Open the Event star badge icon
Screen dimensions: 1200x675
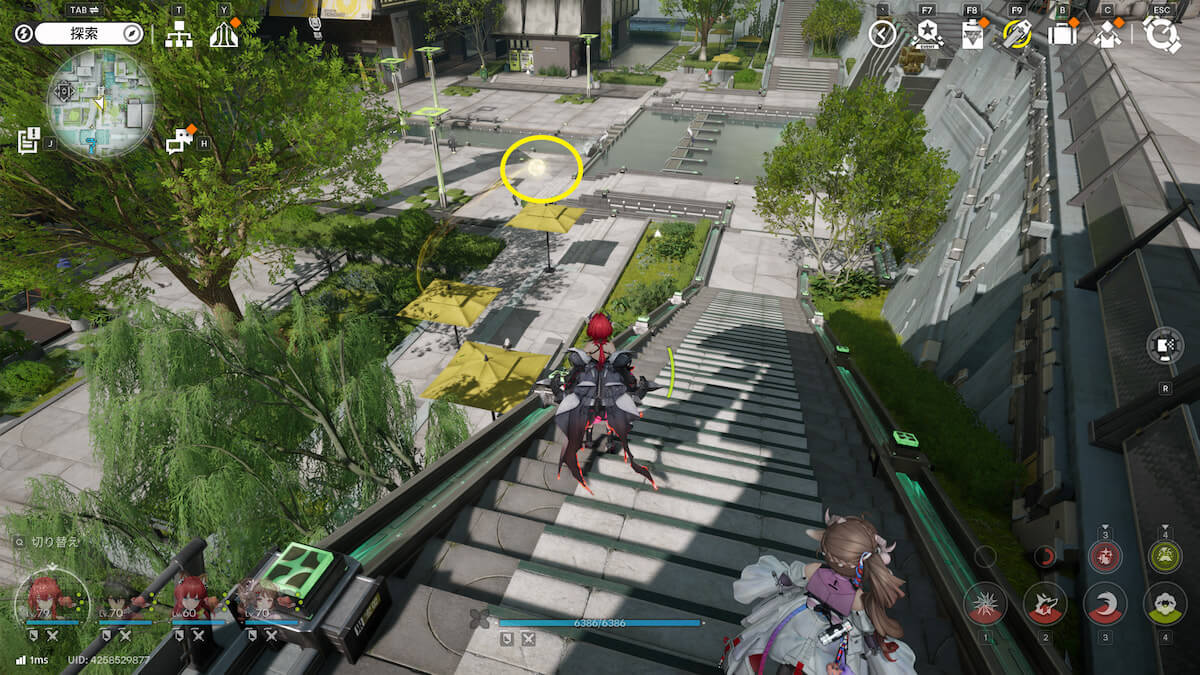[927, 34]
